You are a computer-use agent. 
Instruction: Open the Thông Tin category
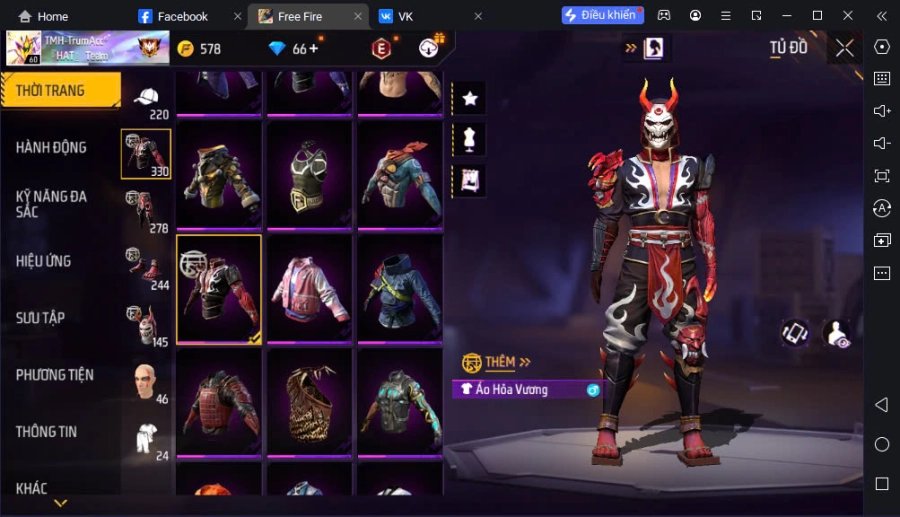click(47, 432)
